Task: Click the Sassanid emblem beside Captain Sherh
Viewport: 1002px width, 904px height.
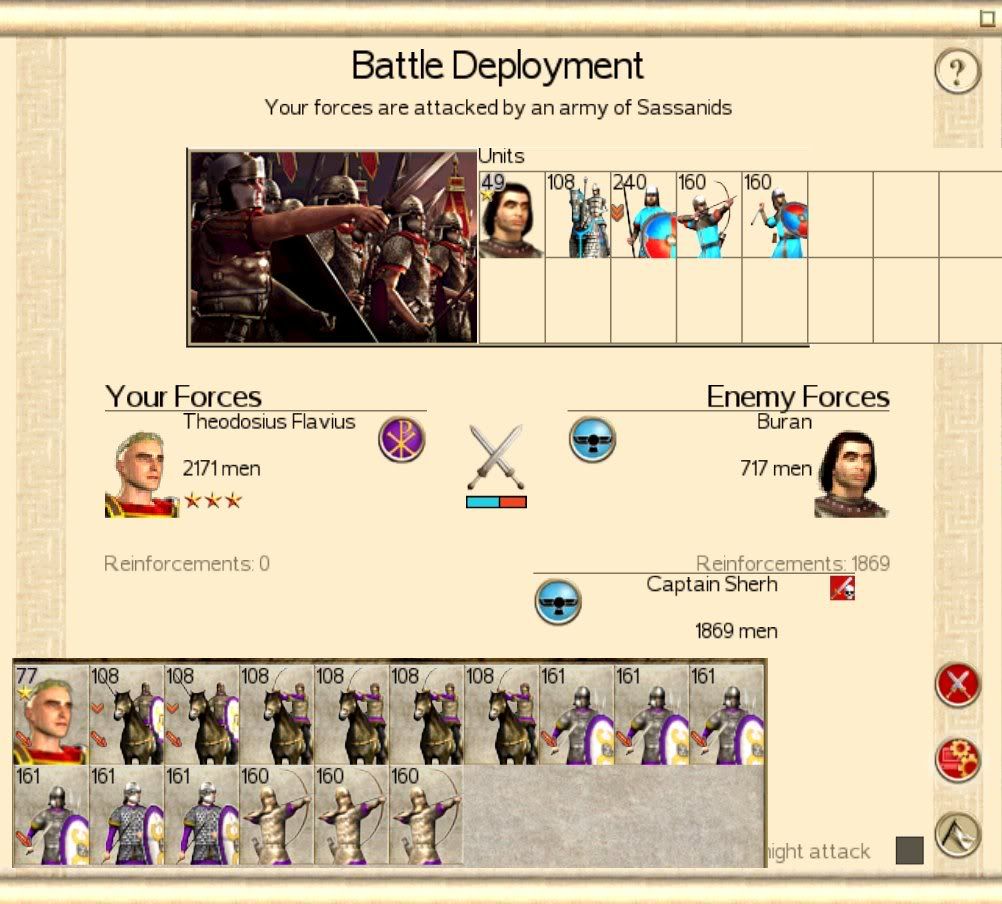Action: (558, 601)
